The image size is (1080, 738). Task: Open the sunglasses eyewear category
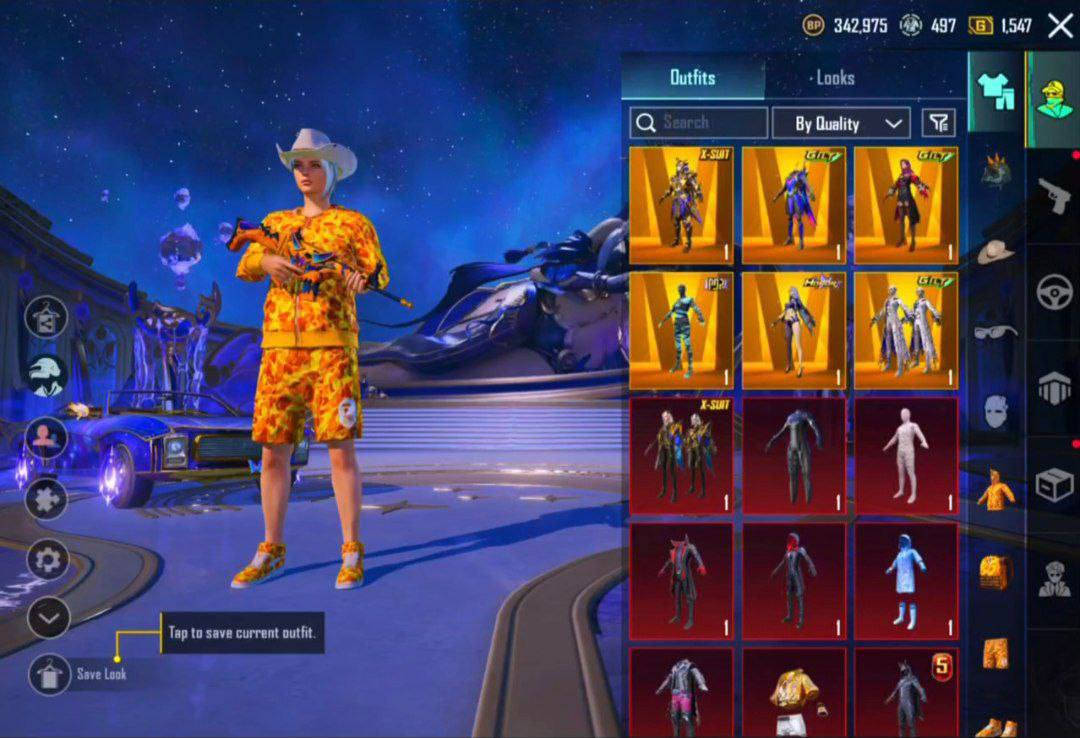point(995,331)
